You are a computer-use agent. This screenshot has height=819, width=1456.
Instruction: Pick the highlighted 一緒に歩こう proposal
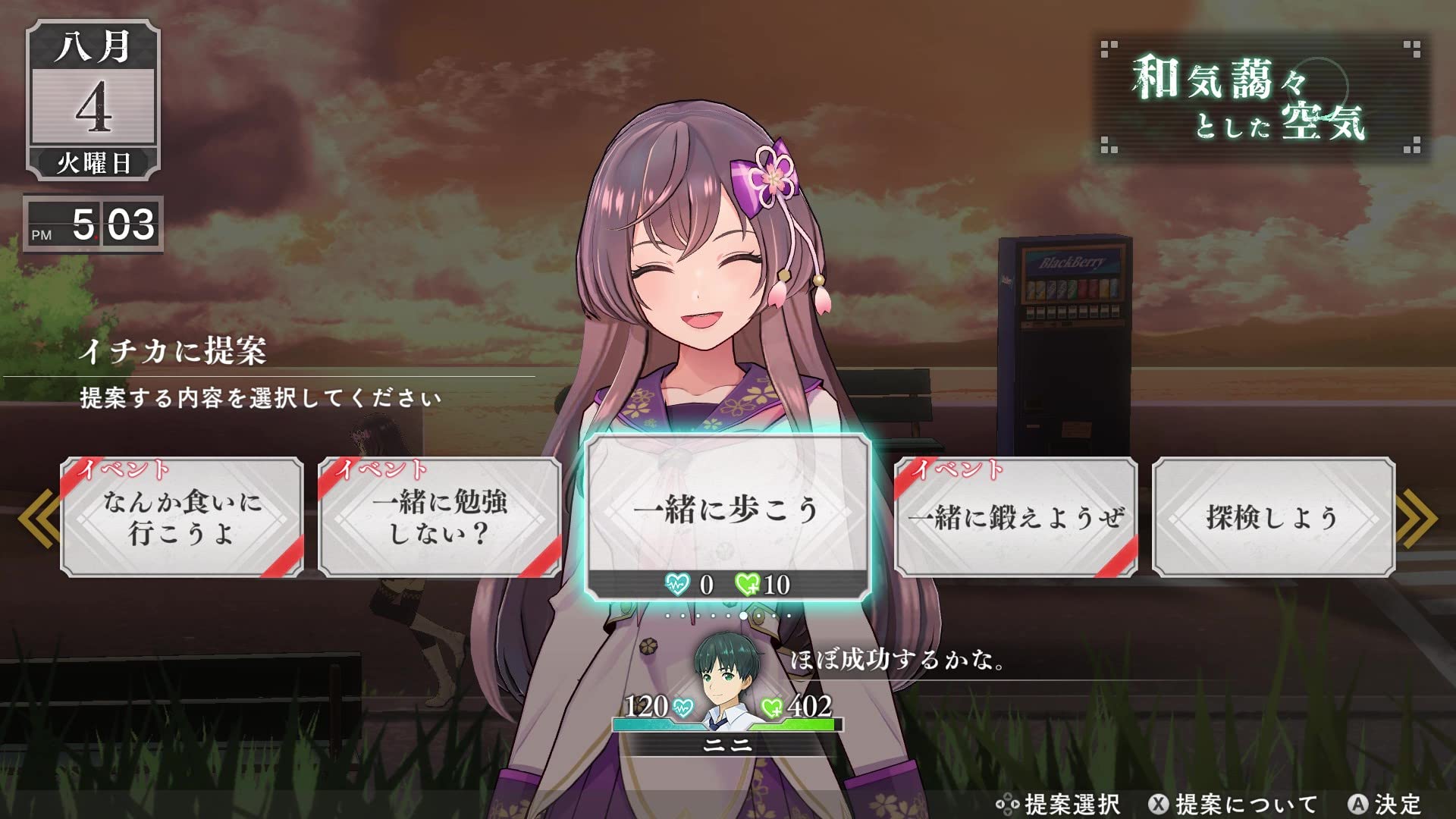pyautogui.click(x=728, y=510)
